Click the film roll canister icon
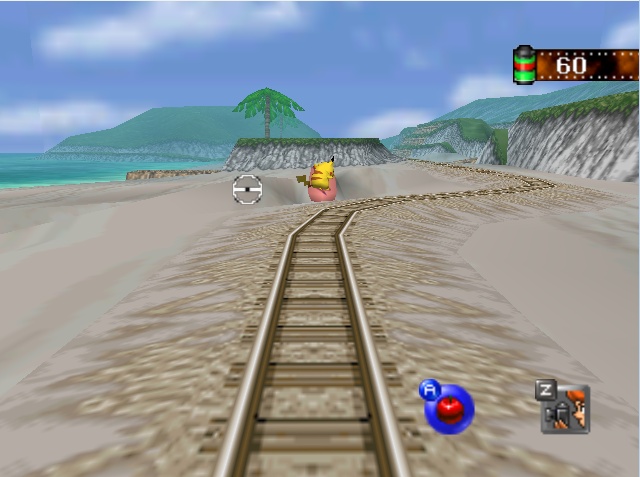 (x=524, y=66)
